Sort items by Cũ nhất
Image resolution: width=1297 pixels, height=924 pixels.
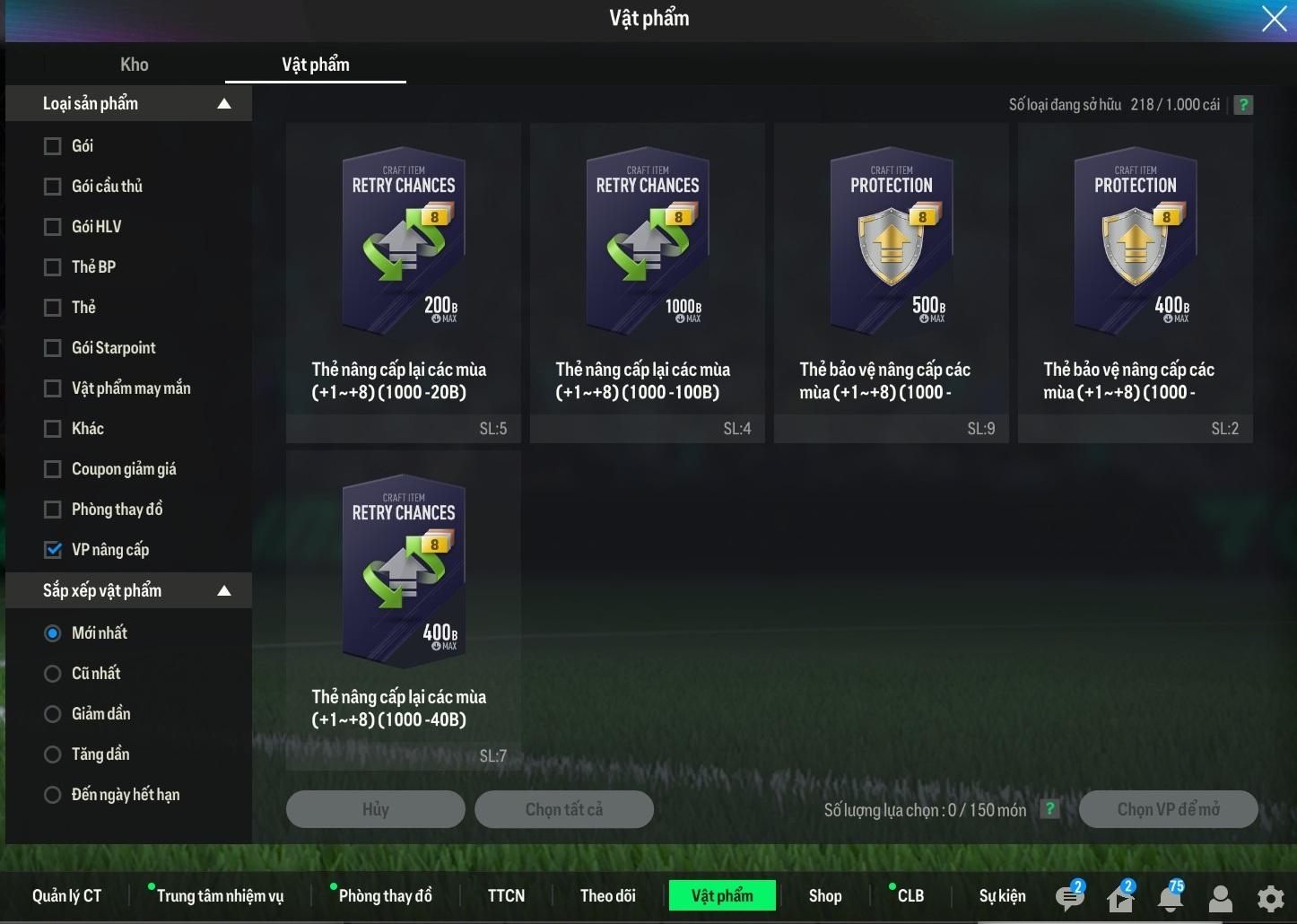pos(53,674)
